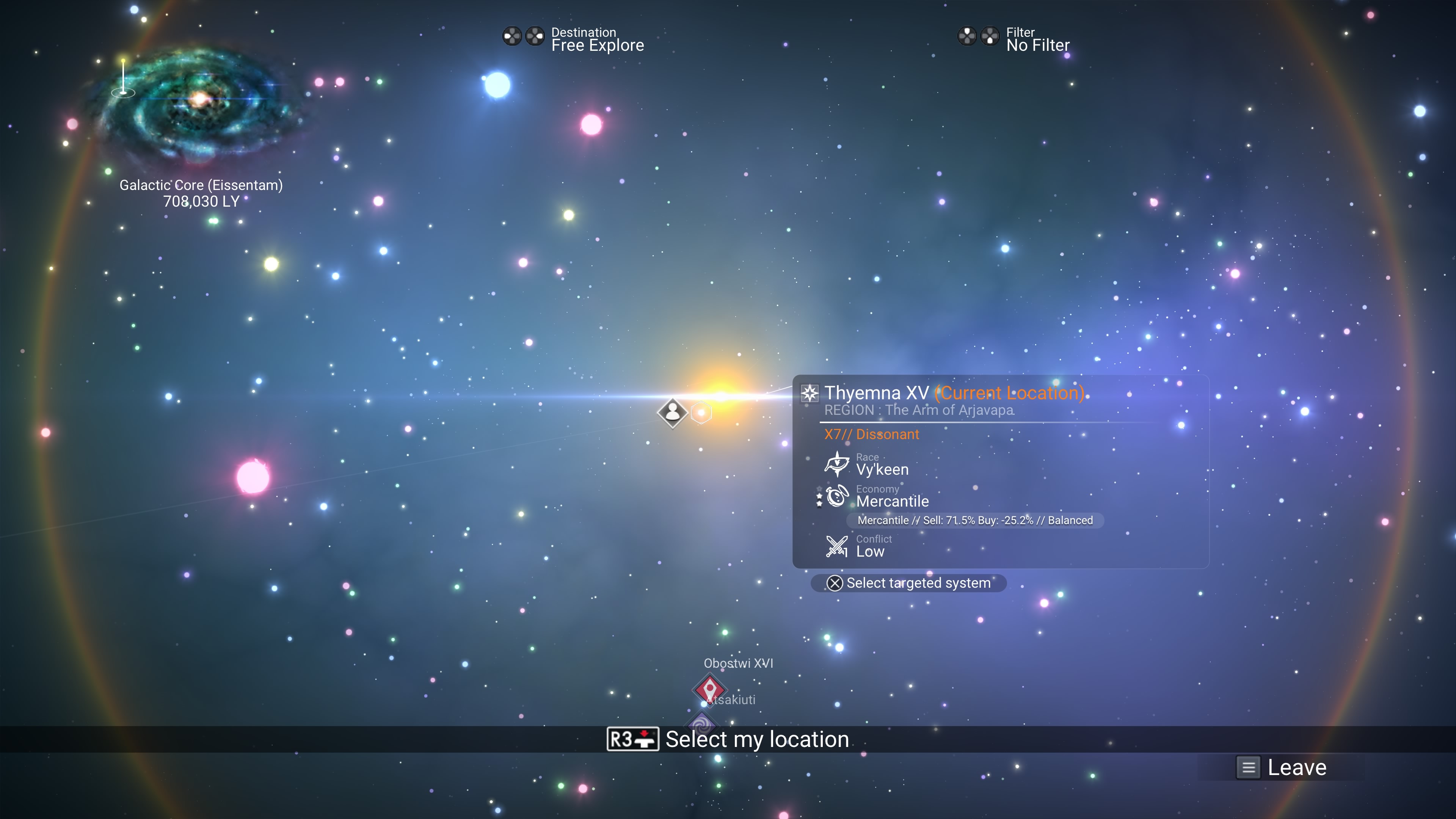Click the Leave button
1456x819 pixels.
[1281, 767]
